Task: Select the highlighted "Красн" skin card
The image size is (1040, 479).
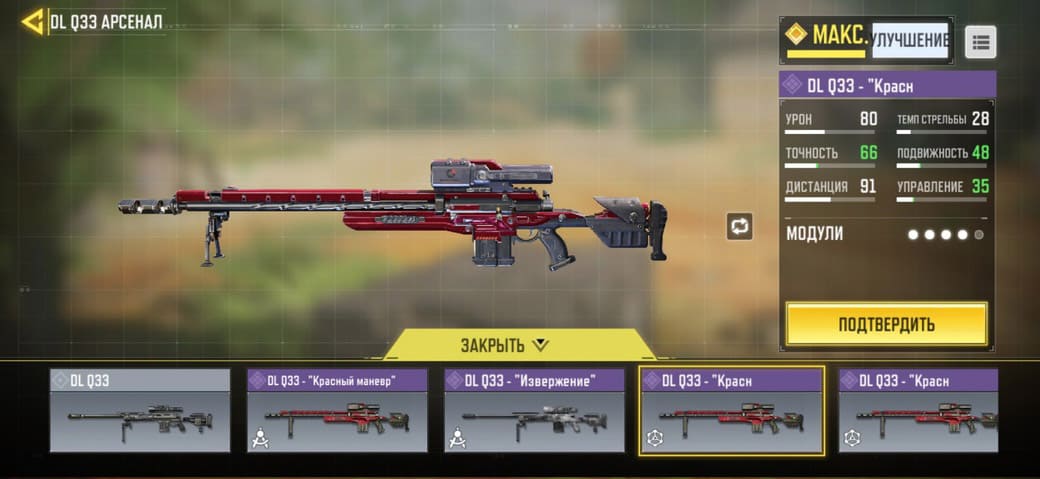Action: coord(731,411)
